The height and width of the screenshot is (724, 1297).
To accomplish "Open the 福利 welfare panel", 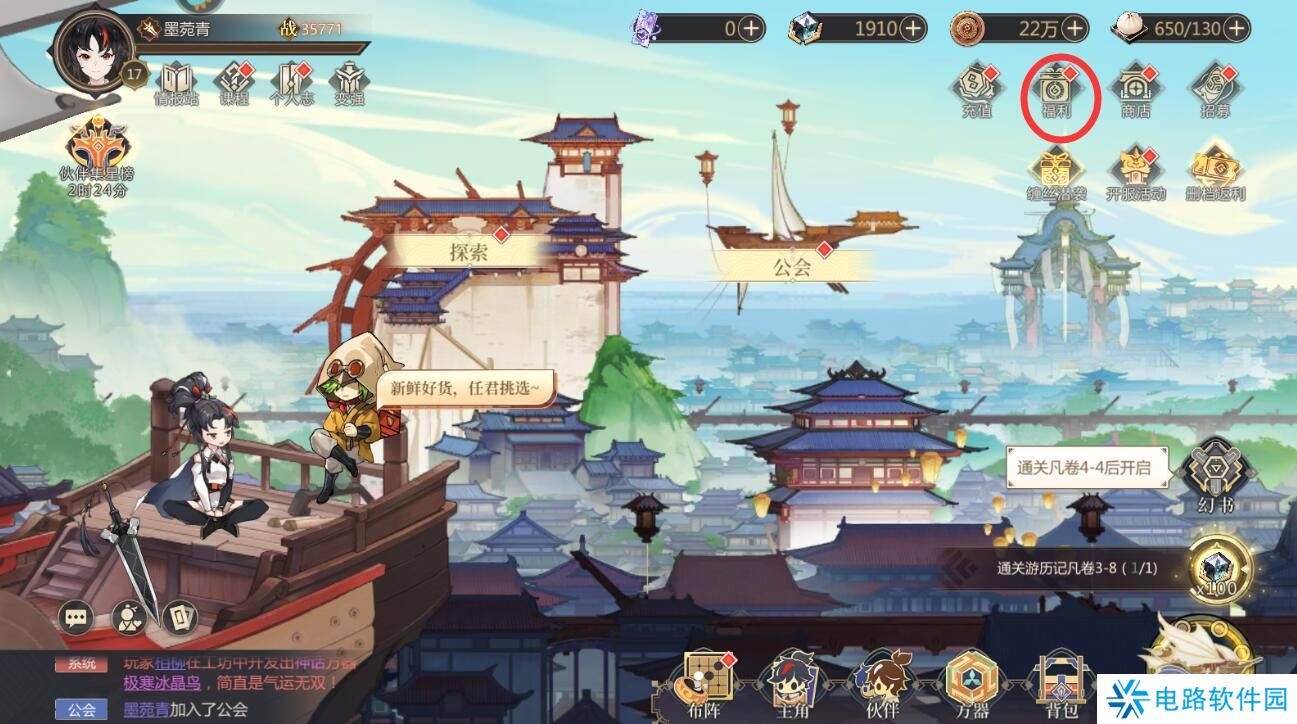I will [x=1058, y=90].
